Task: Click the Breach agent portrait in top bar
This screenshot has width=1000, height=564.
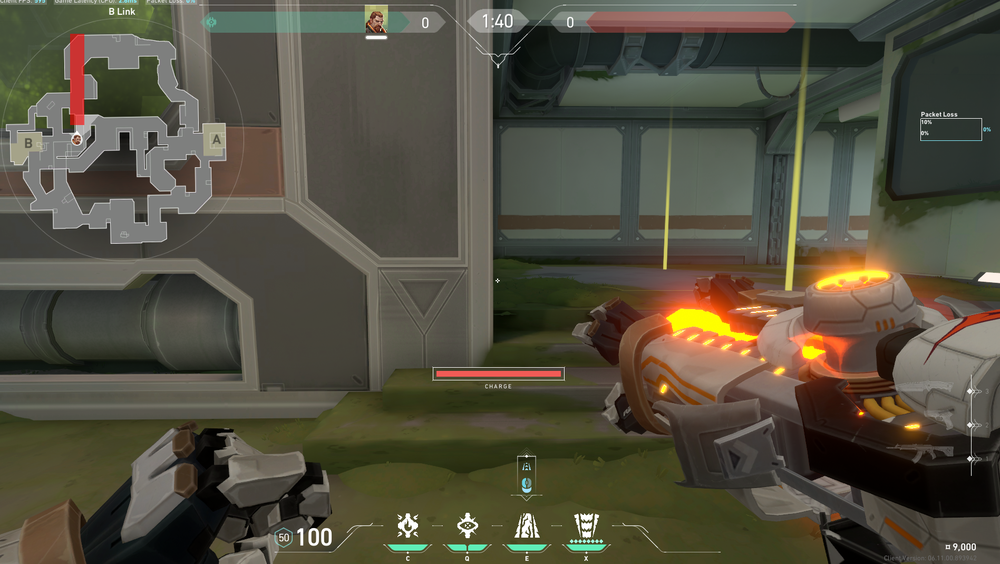Action: click(x=376, y=21)
